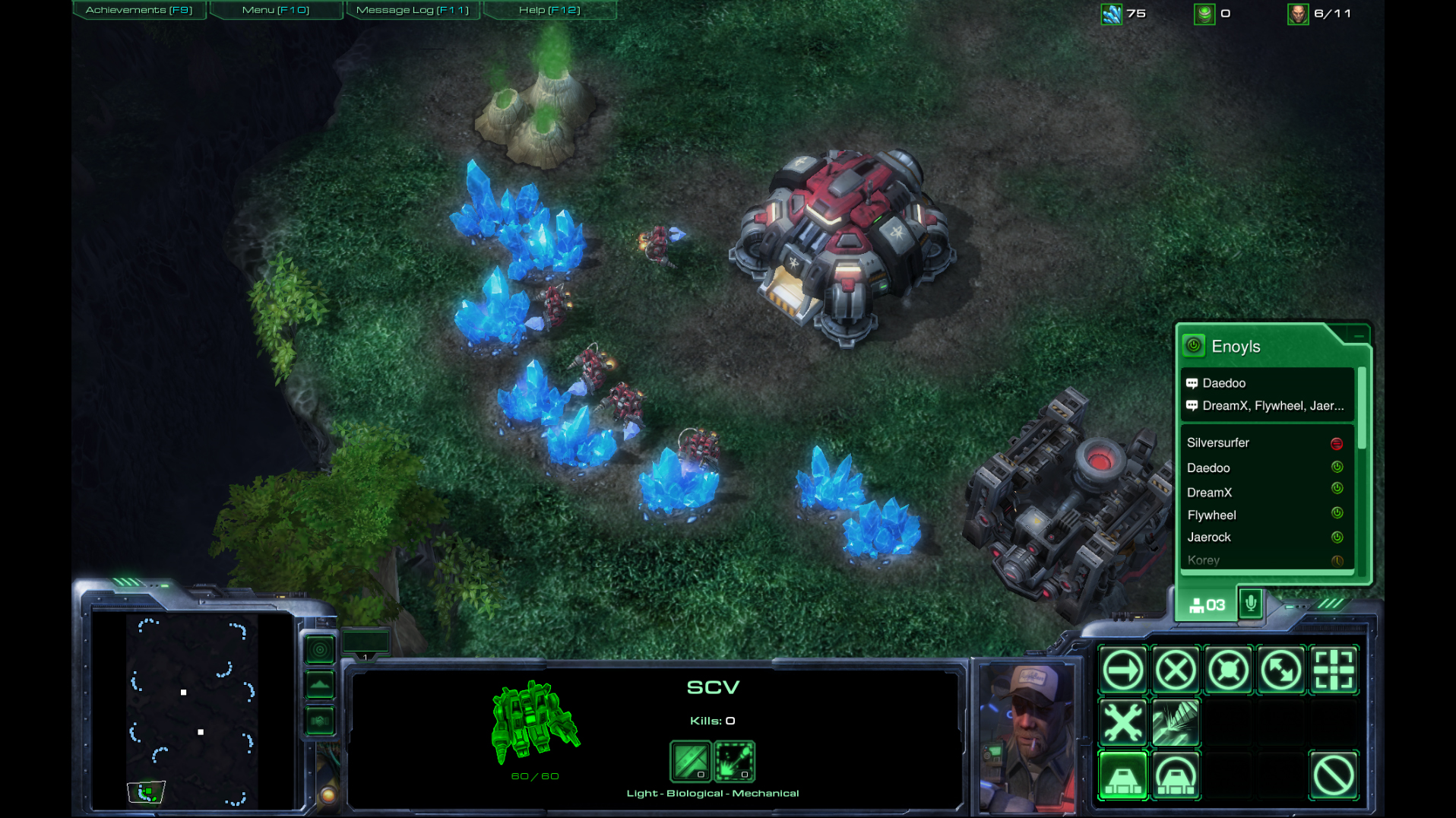Open the game Menu

coord(275,10)
